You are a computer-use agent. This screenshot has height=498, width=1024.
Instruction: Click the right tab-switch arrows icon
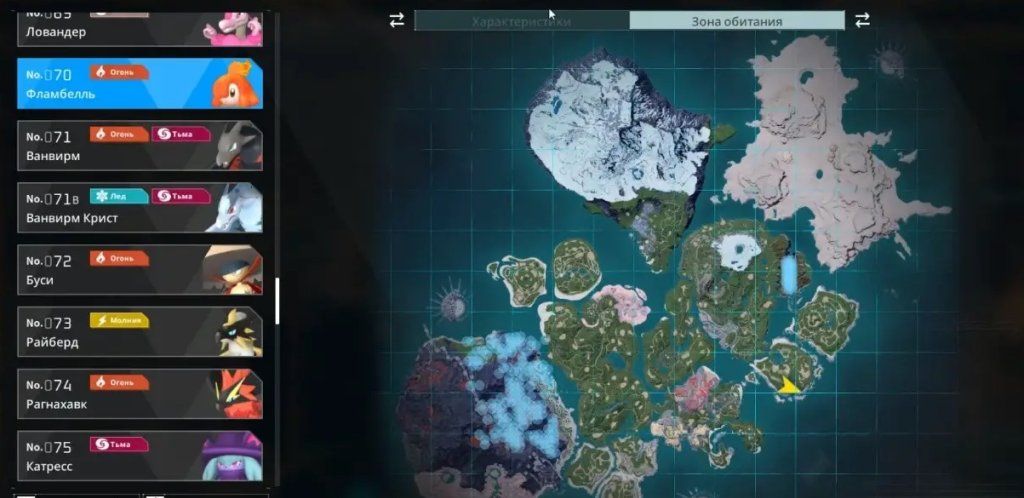(862, 20)
